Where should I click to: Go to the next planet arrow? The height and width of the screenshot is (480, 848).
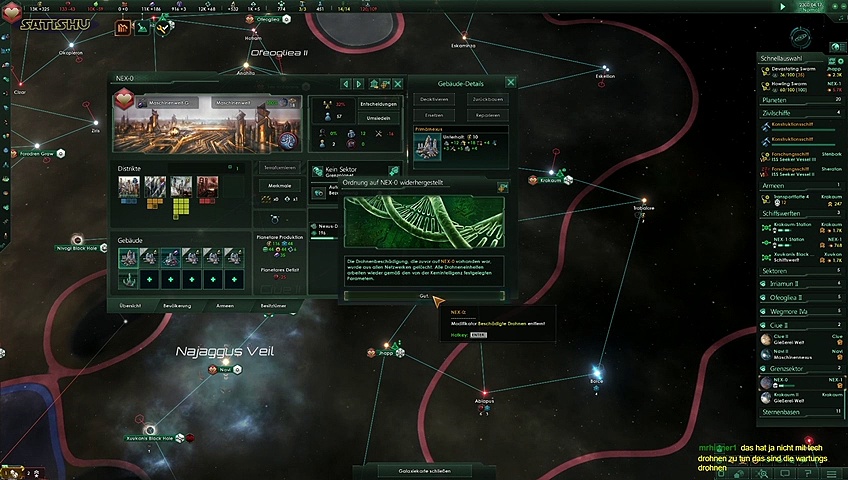pyautogui.click(x=360, y=84)
